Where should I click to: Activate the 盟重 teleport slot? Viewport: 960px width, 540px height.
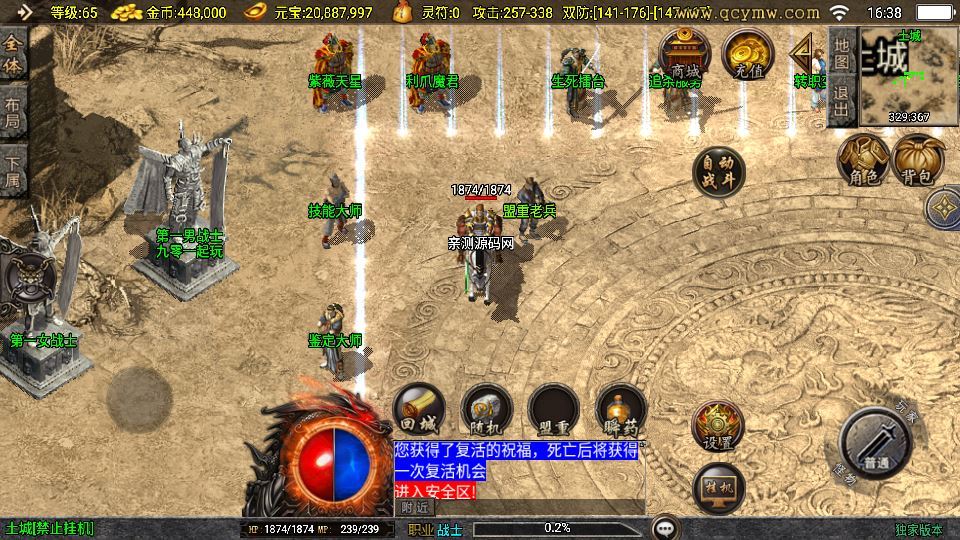pos(554,409)
